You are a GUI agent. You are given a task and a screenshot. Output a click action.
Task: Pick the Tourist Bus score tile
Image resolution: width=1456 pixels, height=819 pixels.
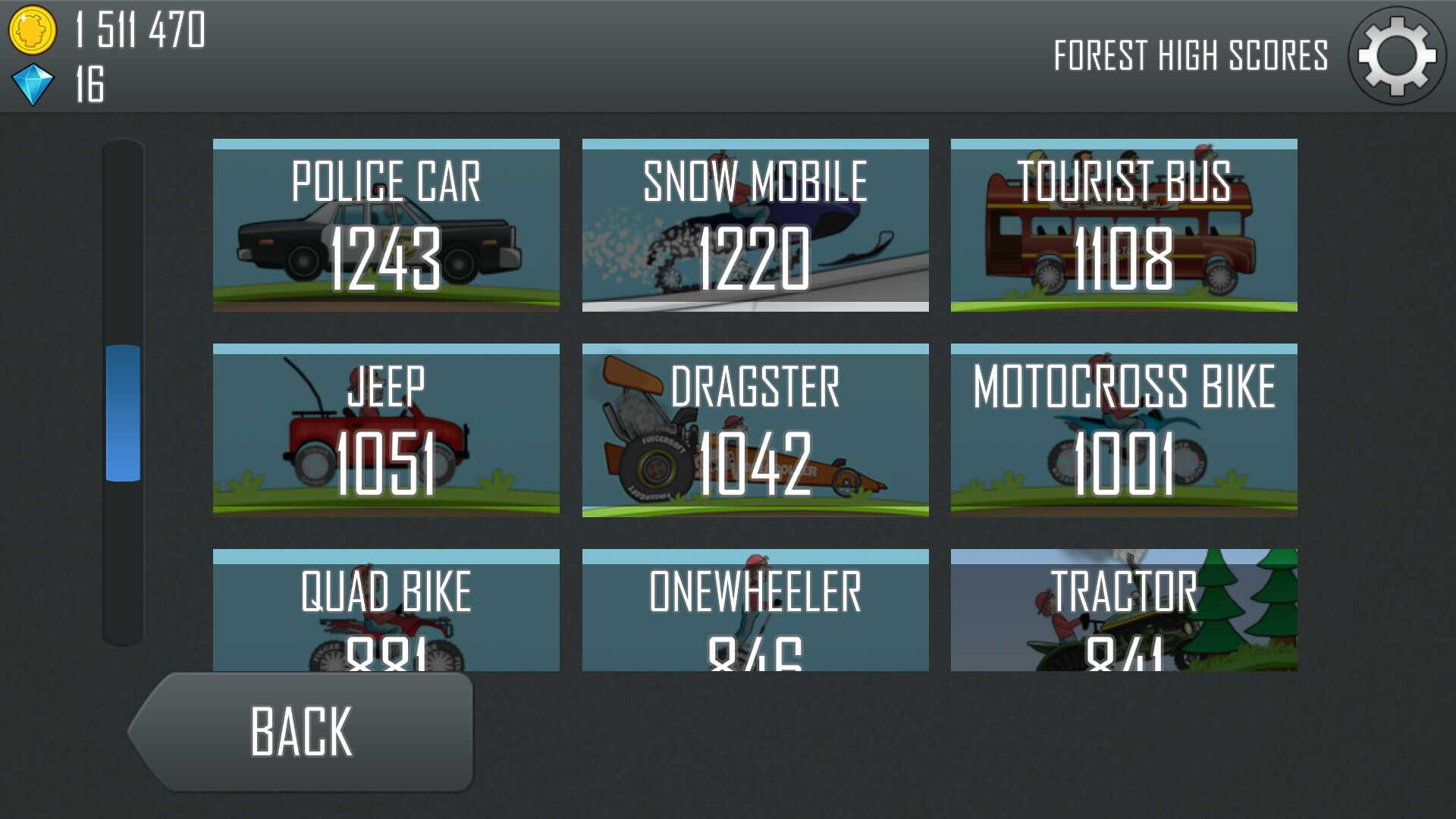1124,225
